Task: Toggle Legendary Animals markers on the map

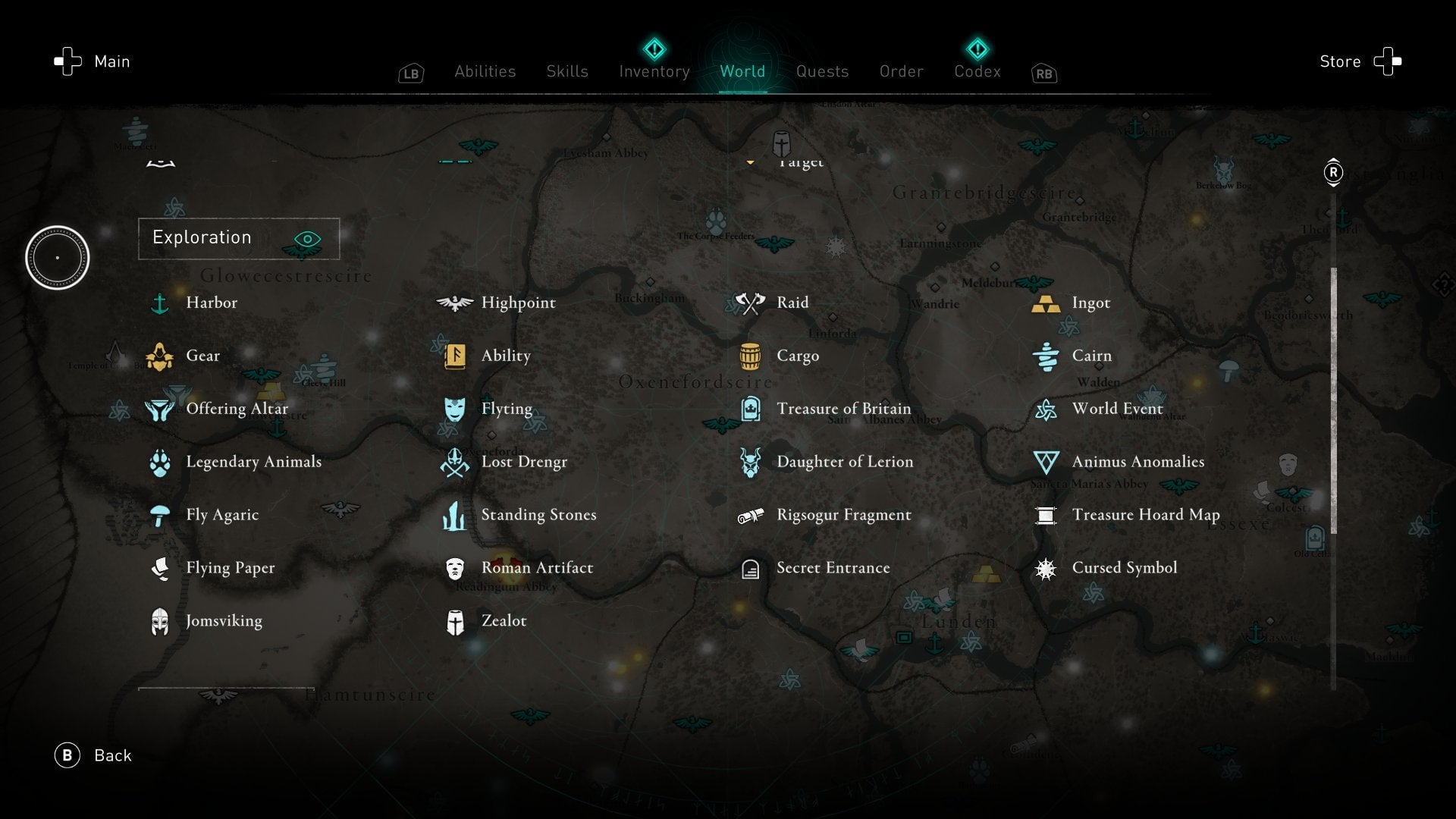Action: point(160,461)
